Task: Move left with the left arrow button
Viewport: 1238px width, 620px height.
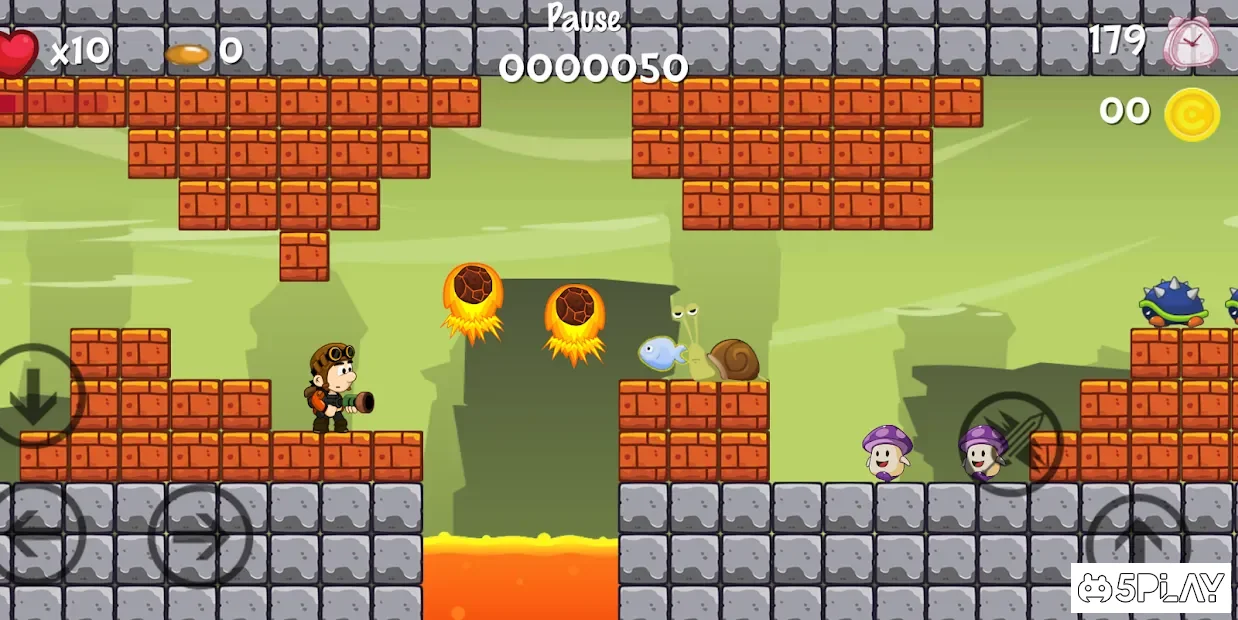Action: click(38, 534)
